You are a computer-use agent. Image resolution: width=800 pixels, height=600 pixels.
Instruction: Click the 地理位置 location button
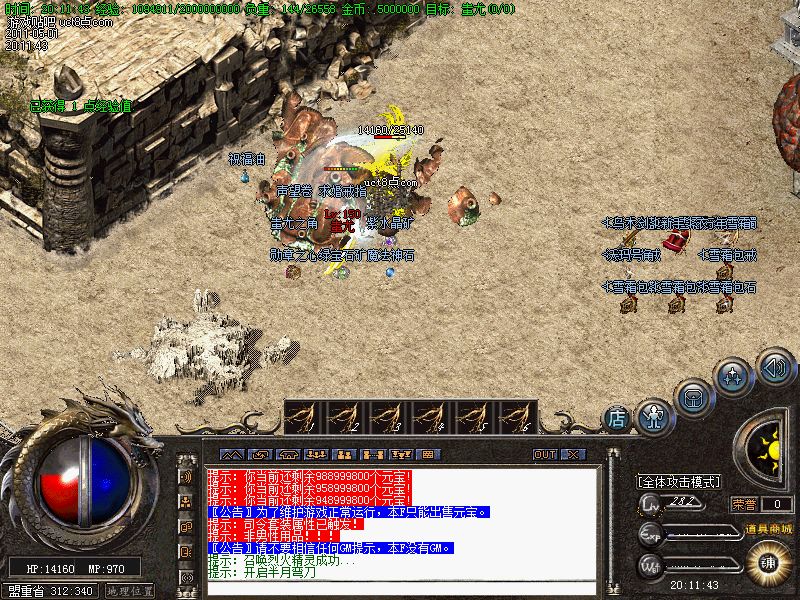pyautogui.click(x=129, y=590)
